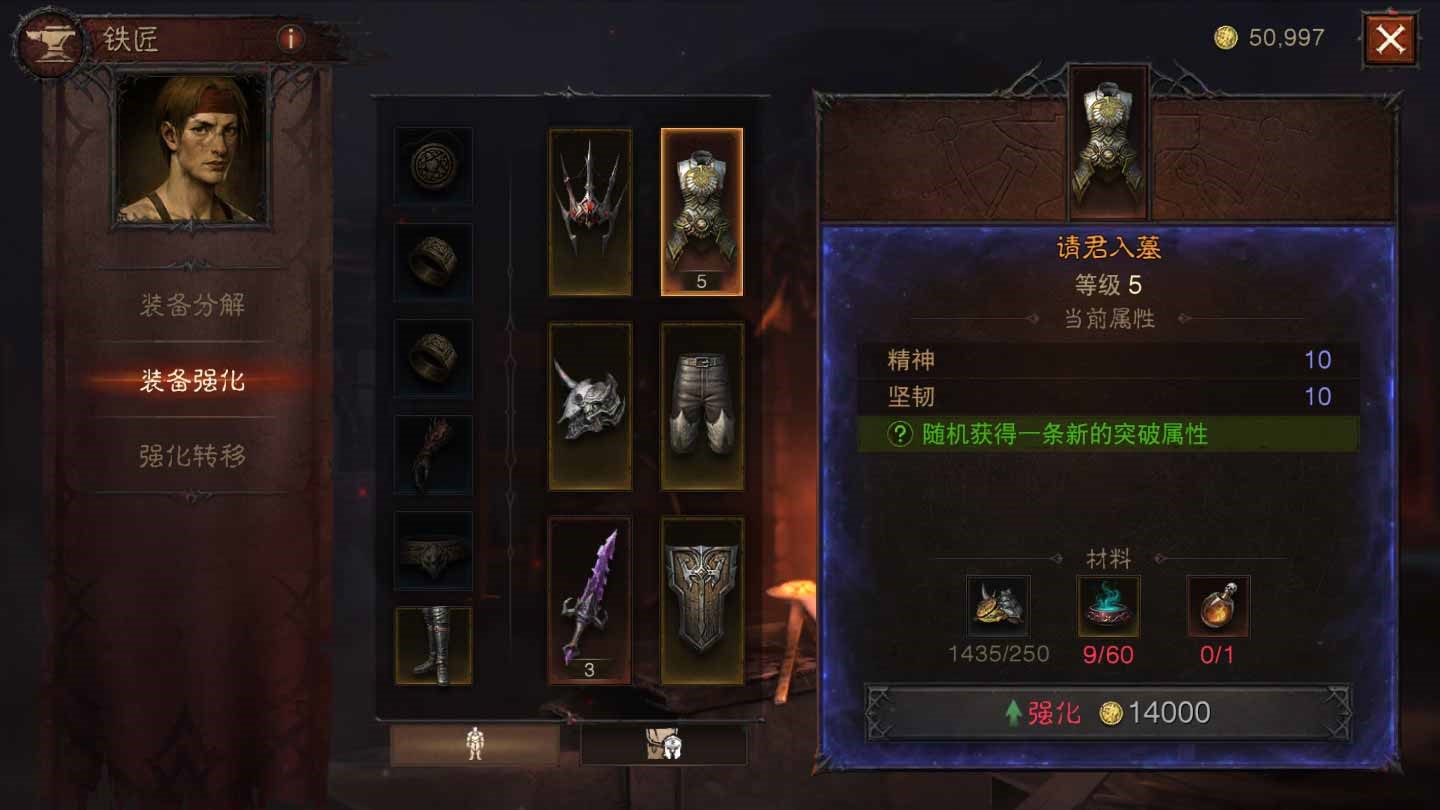Viewport: 1440px width, 810px height.
Task: Click the orange flask material icon
Action: pos(1218,605)
